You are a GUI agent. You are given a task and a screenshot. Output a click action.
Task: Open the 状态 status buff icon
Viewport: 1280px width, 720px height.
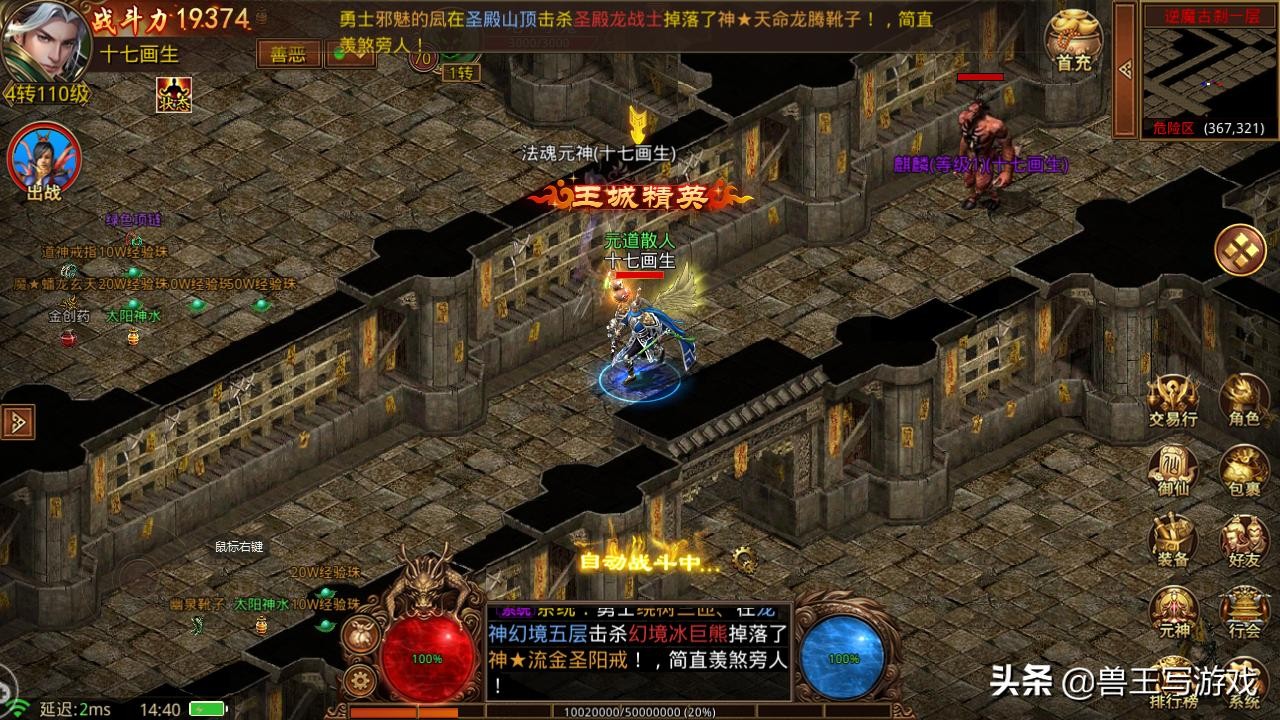click(x=173, y=95)
